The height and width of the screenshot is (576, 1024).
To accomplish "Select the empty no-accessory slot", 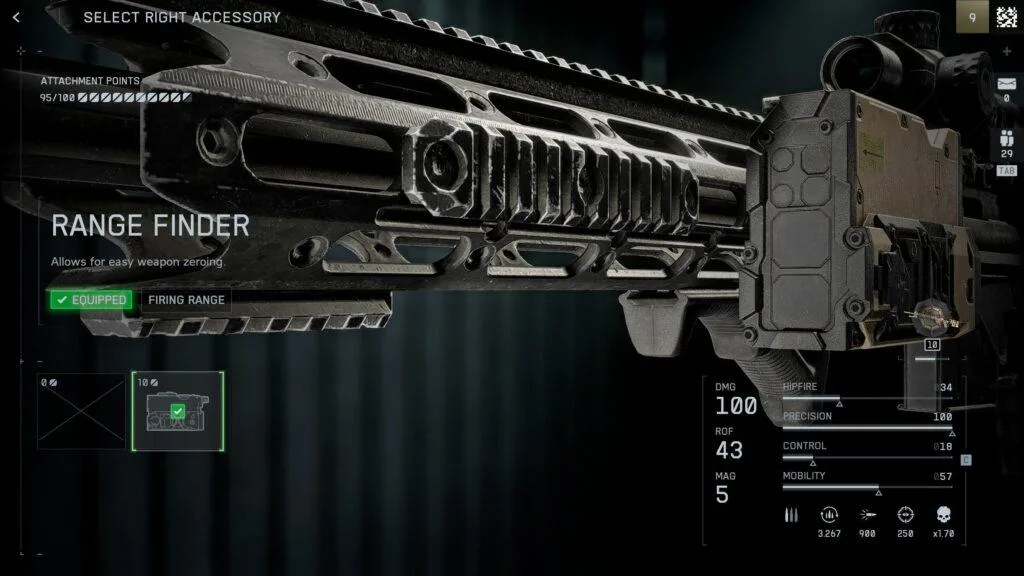I will (82, 411).
